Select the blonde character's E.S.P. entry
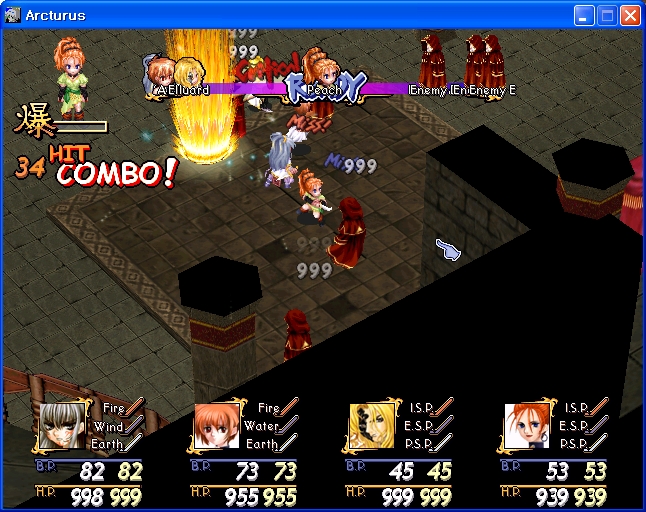The width and height of the screenshot is (646, 512). click(x=422, y=427)
